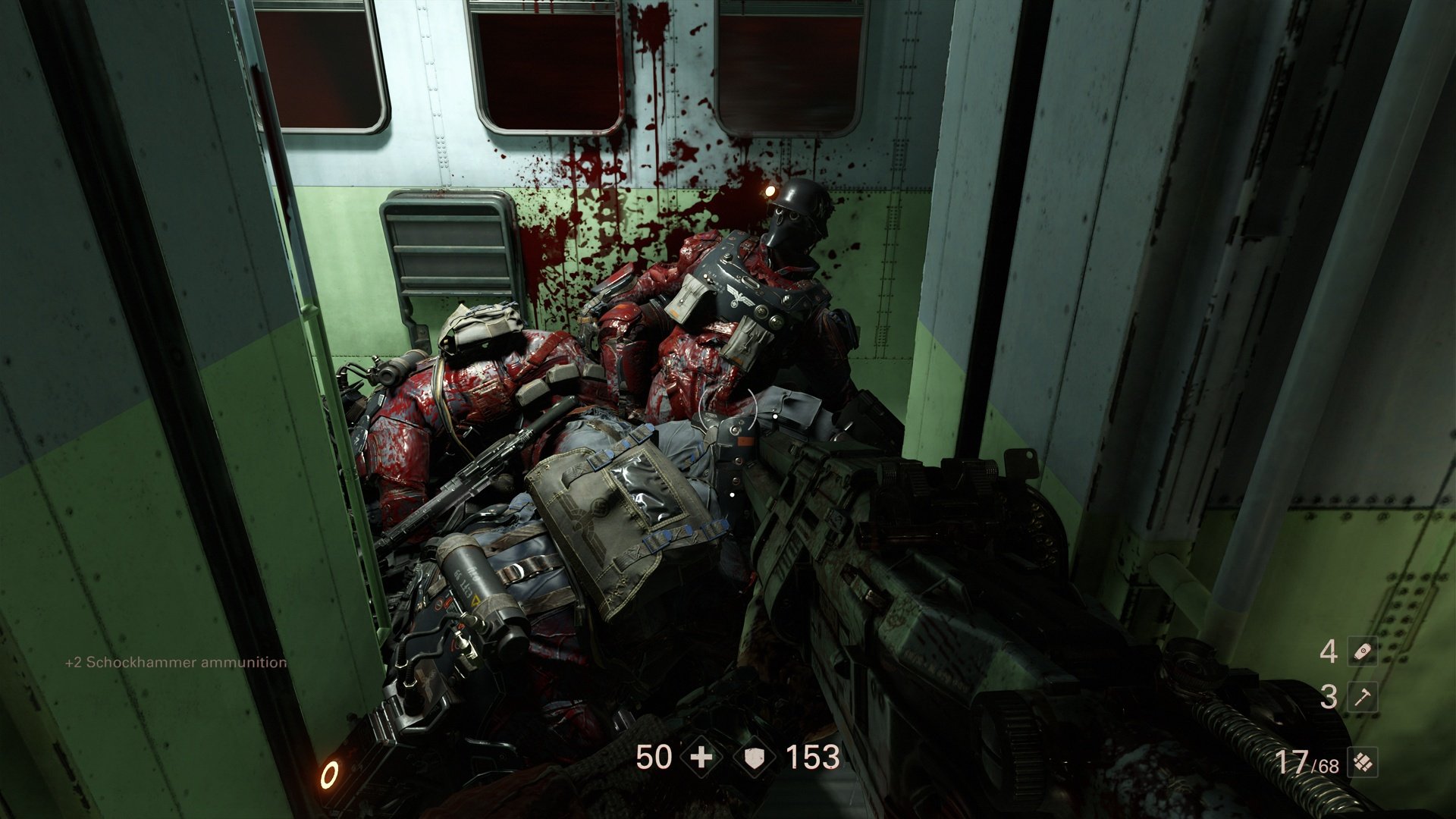Choose the hatchet throwable icon
This screenshot has height=819, width=1456.
click(1363, 697)
